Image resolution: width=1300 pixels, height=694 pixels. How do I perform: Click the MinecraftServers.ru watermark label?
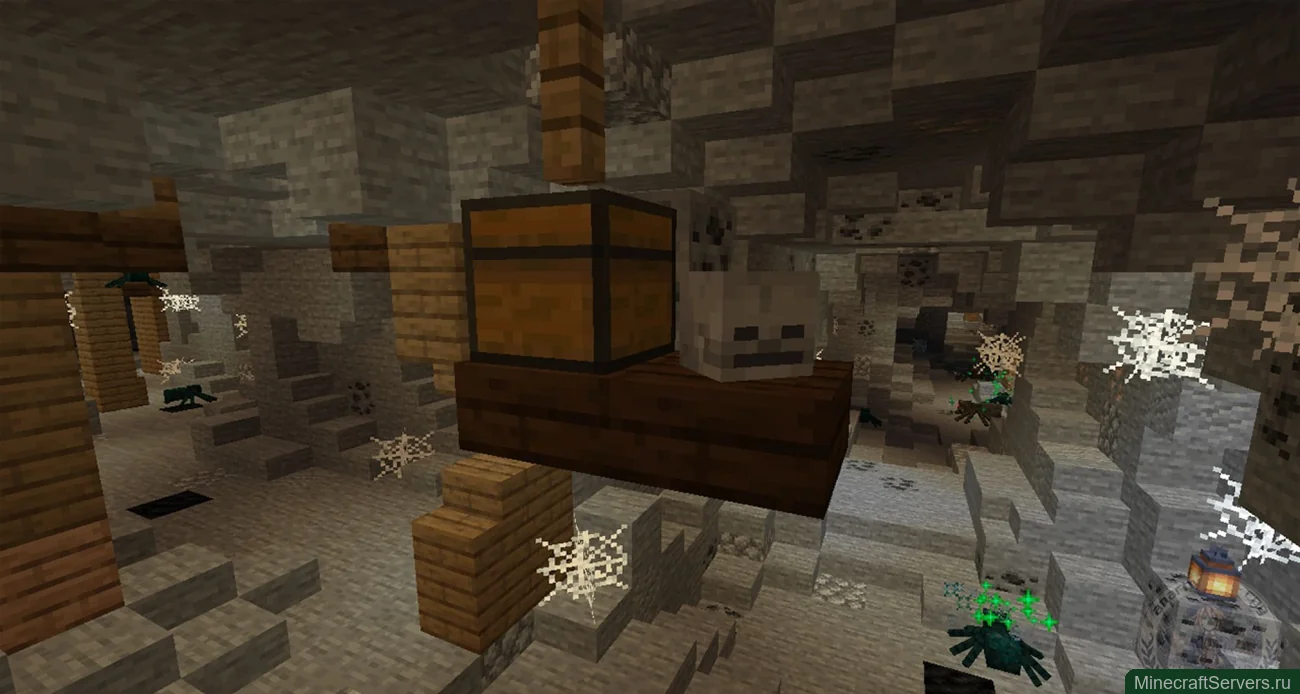coord(1212,682)
